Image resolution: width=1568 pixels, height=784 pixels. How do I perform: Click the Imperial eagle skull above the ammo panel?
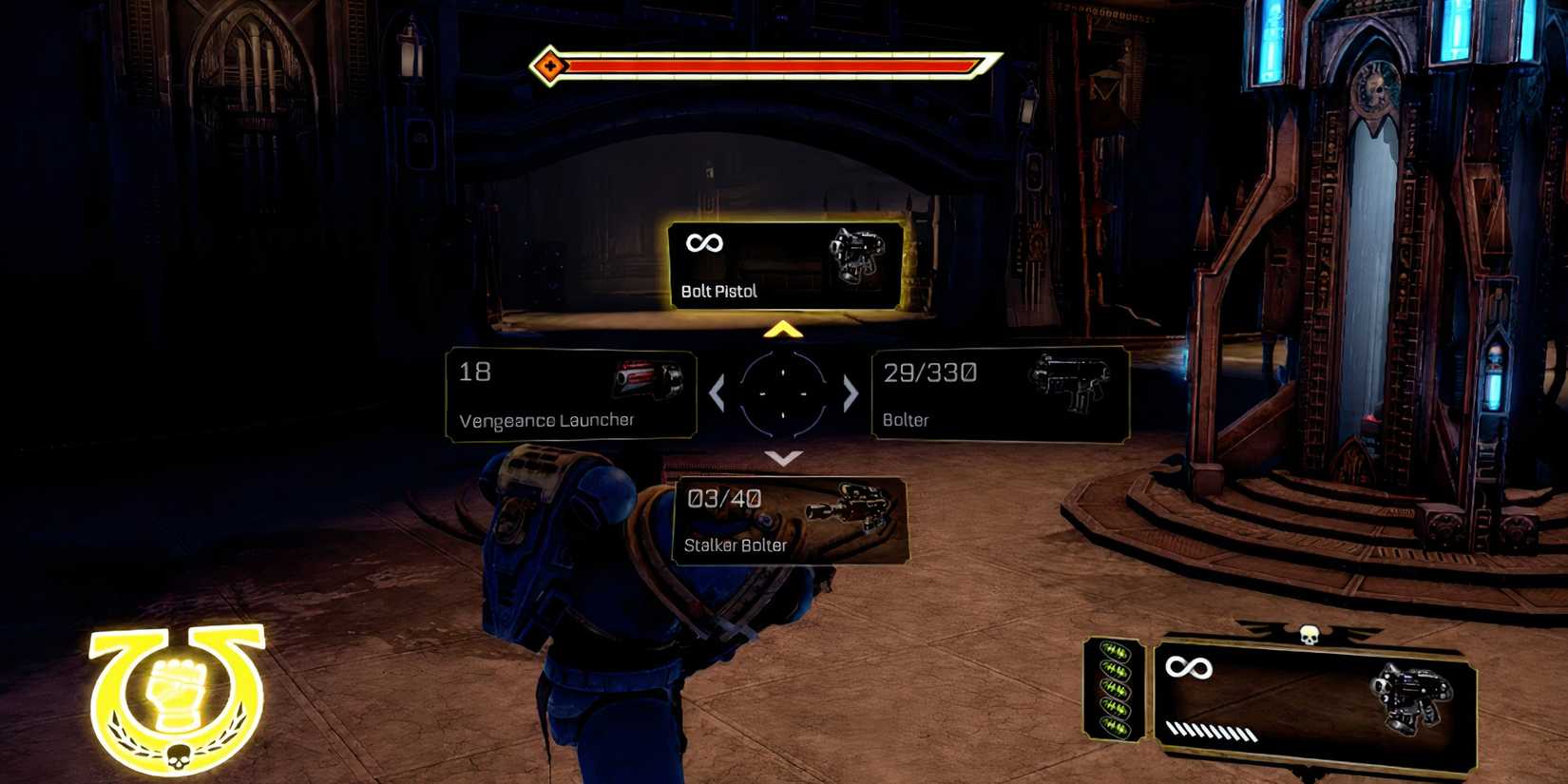coord(1310,633)
